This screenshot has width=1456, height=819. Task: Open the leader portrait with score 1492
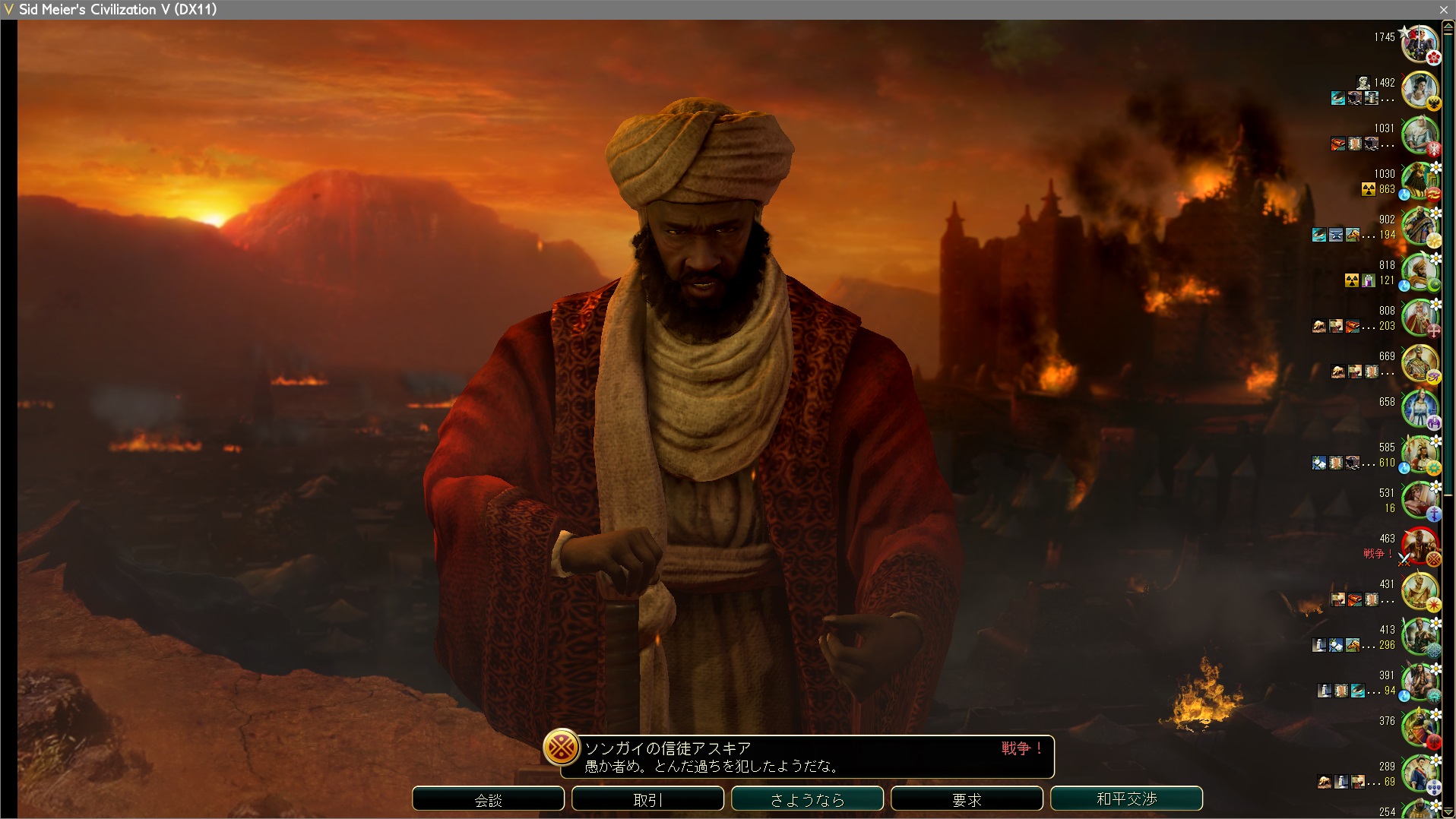point(1419,90)
